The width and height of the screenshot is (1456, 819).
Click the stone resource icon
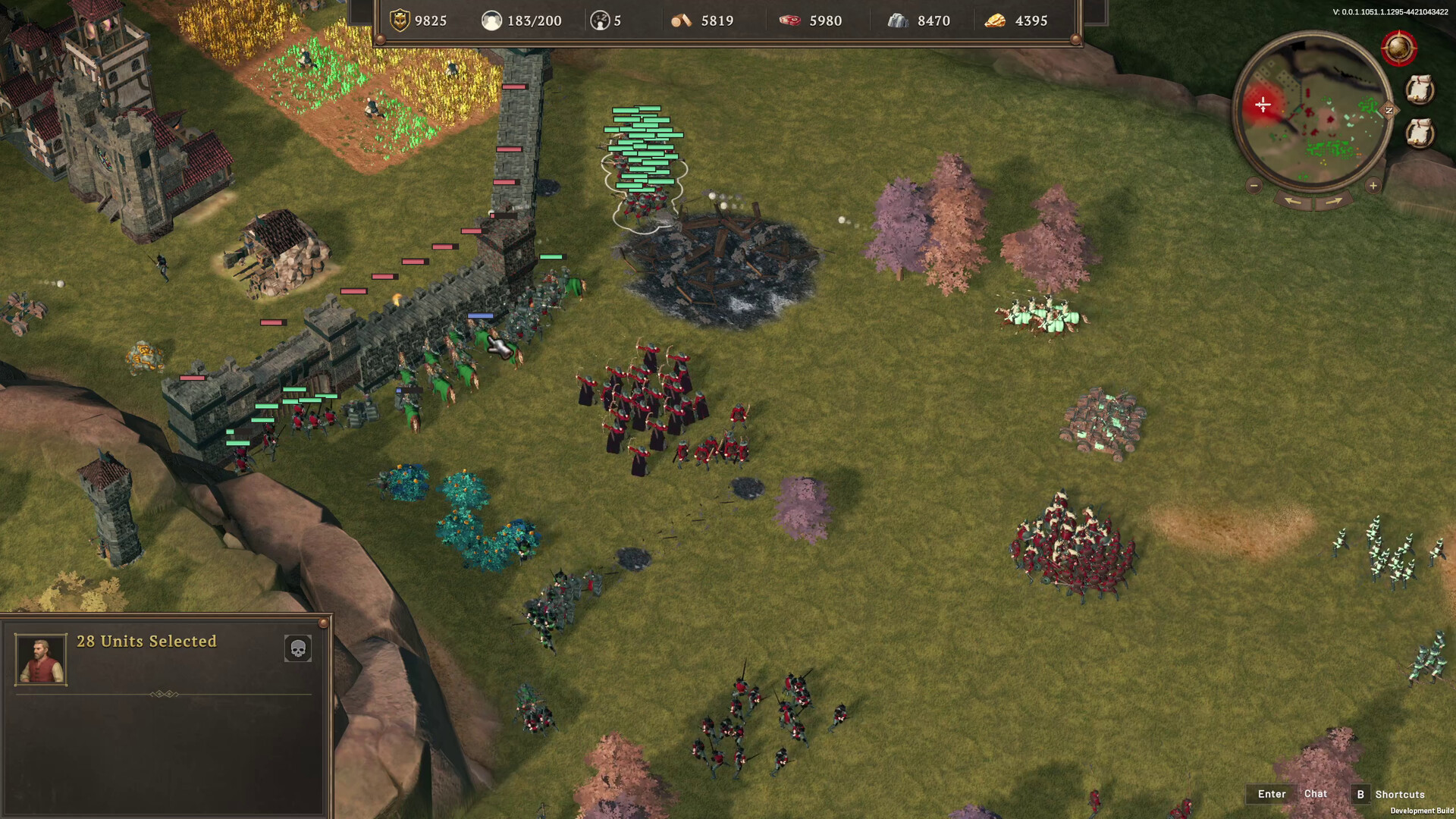tap(898, 20)
